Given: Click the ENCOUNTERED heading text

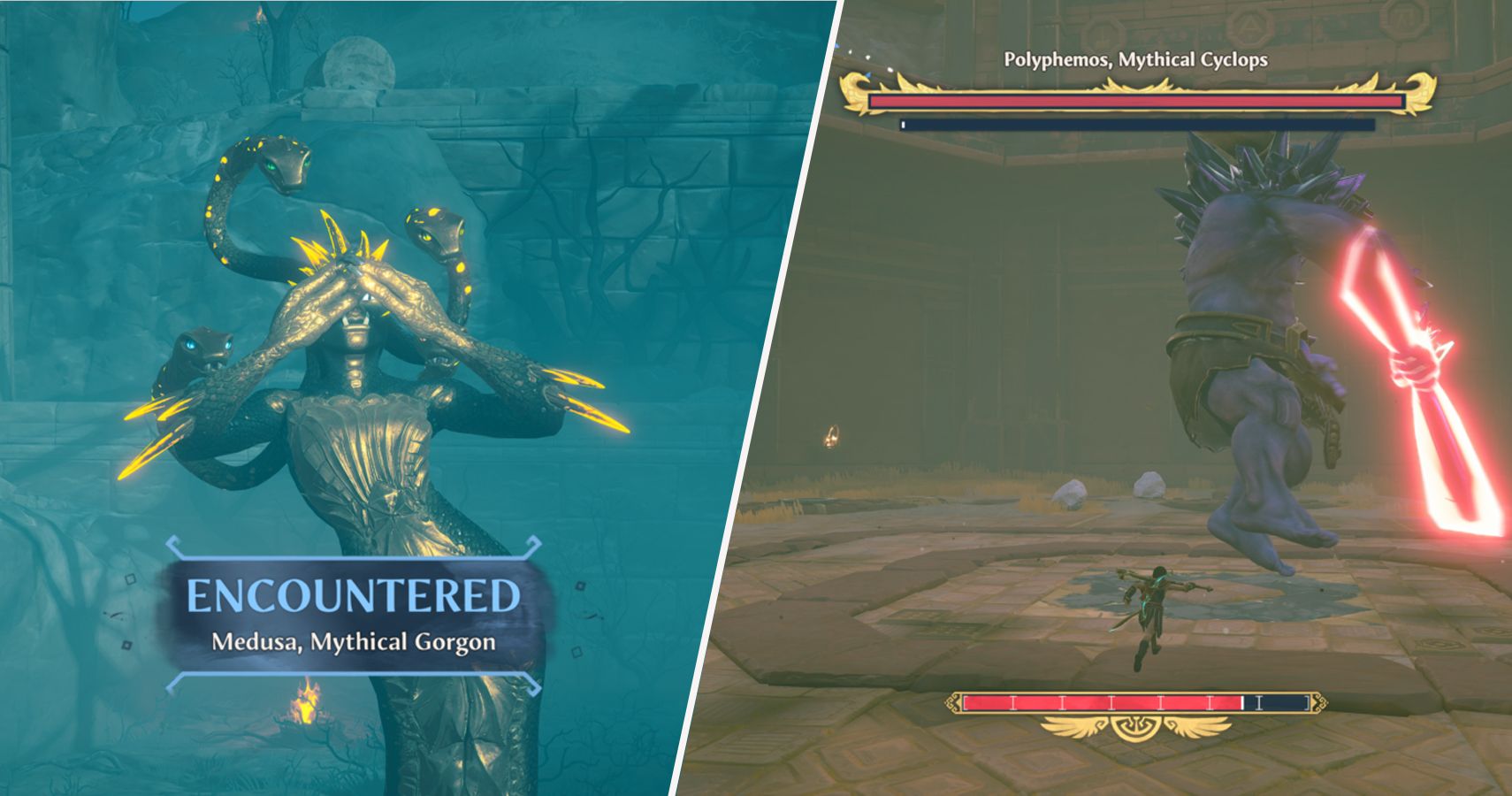Looking at the screenshot, I should click(352, 594).
